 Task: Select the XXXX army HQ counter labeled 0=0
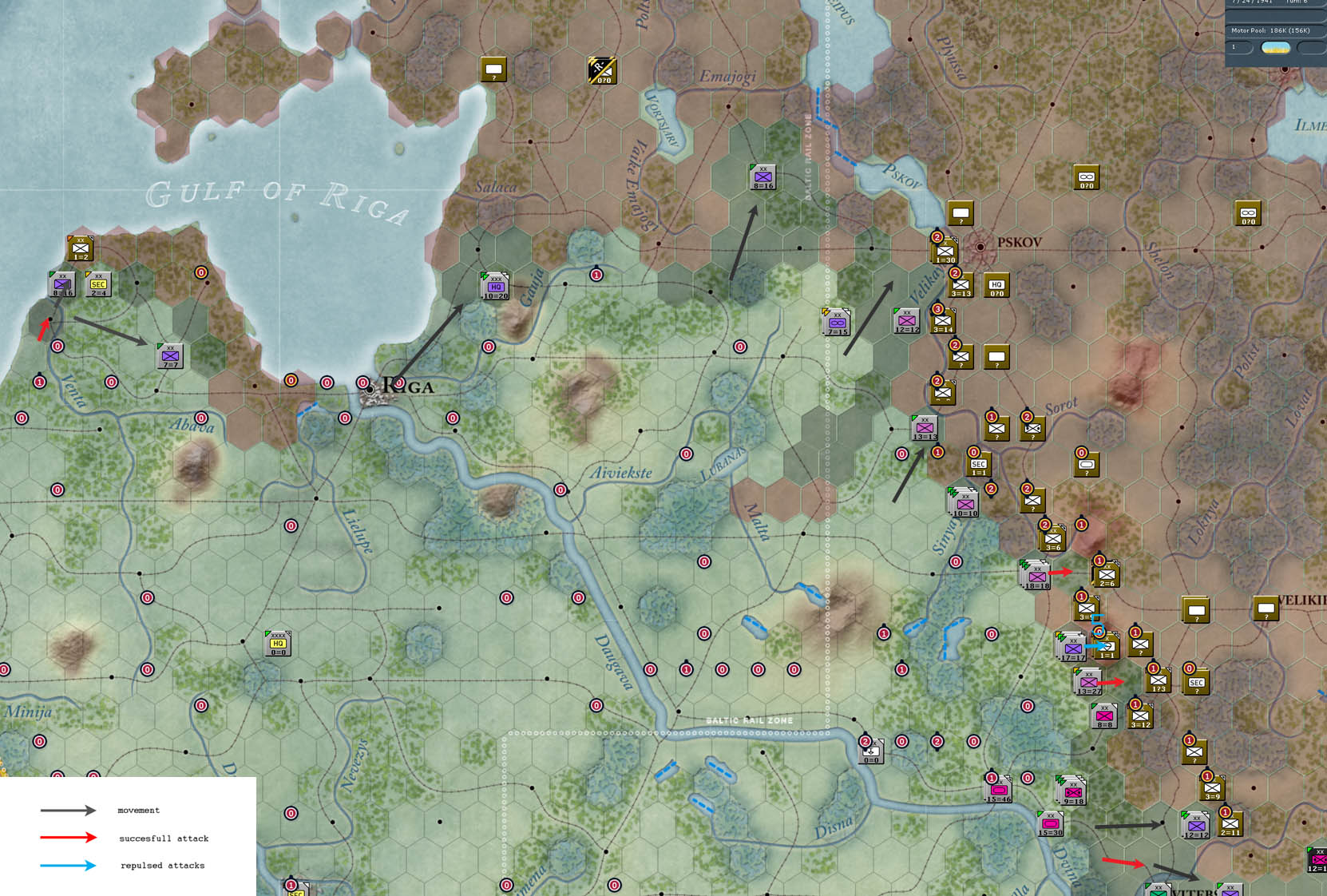[279, 644]
